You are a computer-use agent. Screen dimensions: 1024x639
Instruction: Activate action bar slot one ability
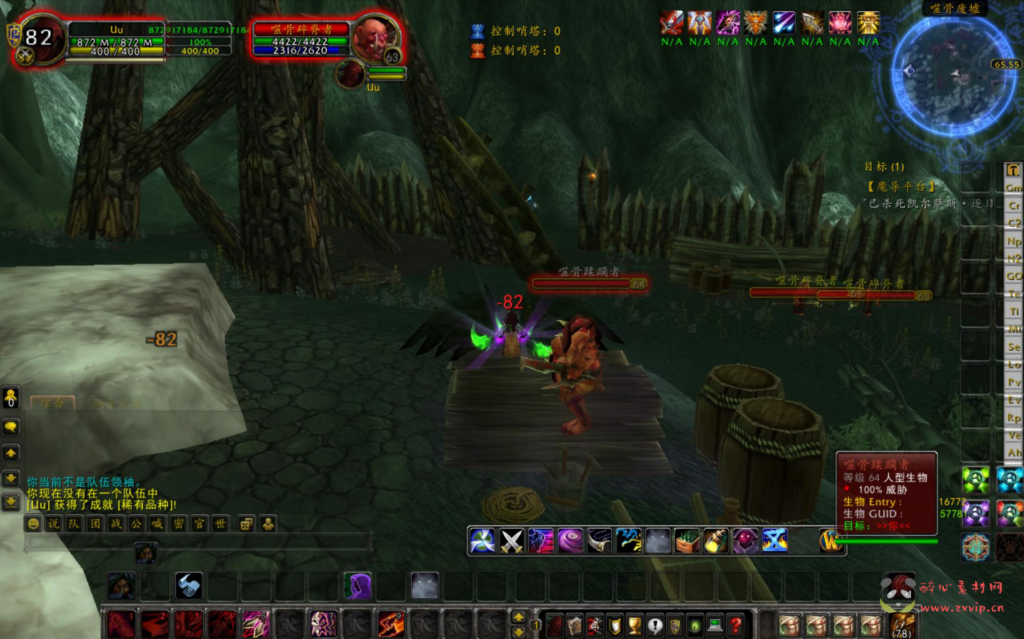(x=121, y=623)
